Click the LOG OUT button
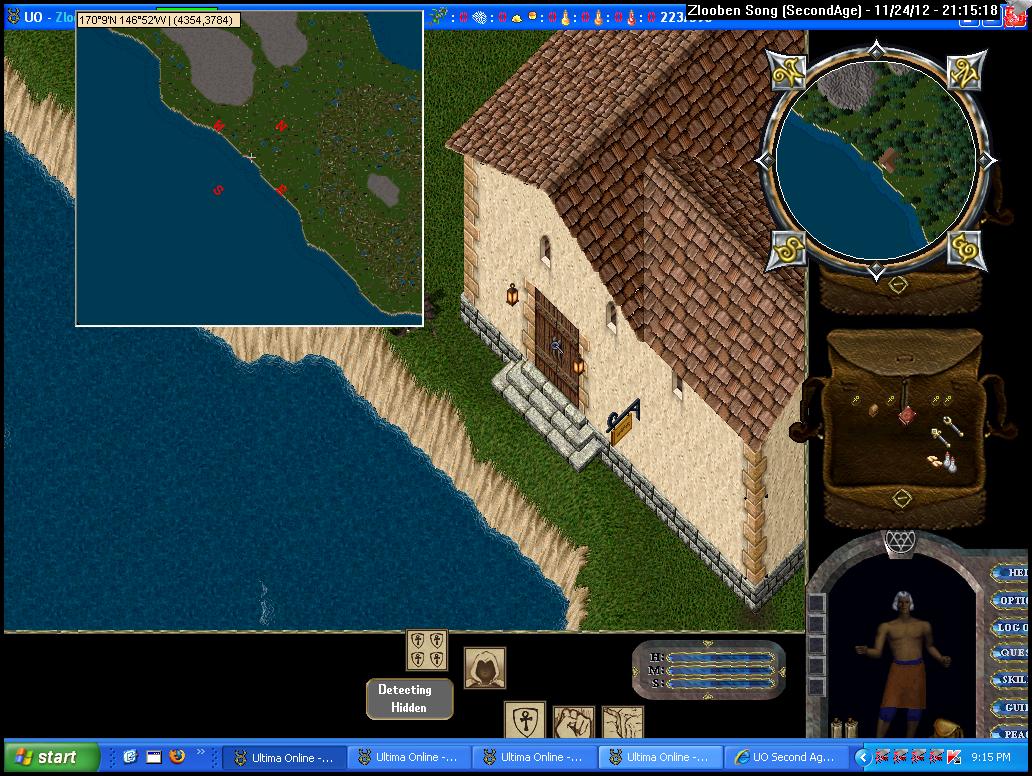1032x776 pixels. coord(1012,628)
